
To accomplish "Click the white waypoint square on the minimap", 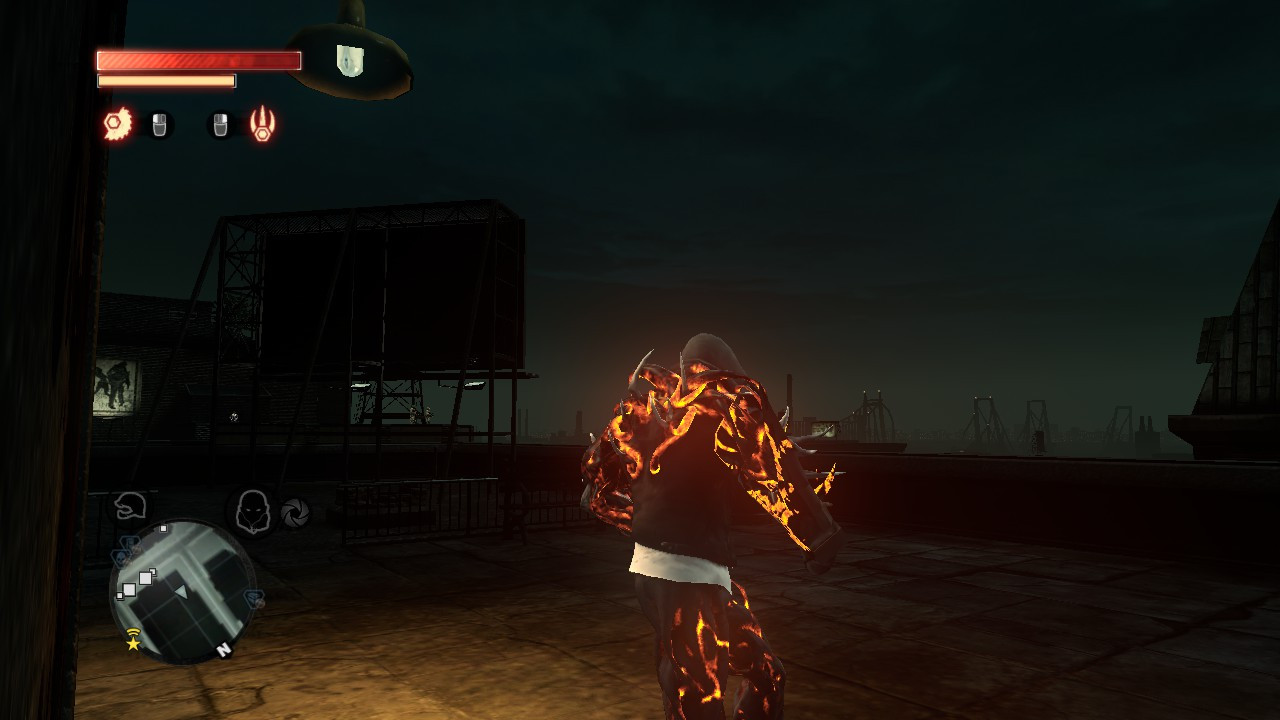I will point(163,528).
